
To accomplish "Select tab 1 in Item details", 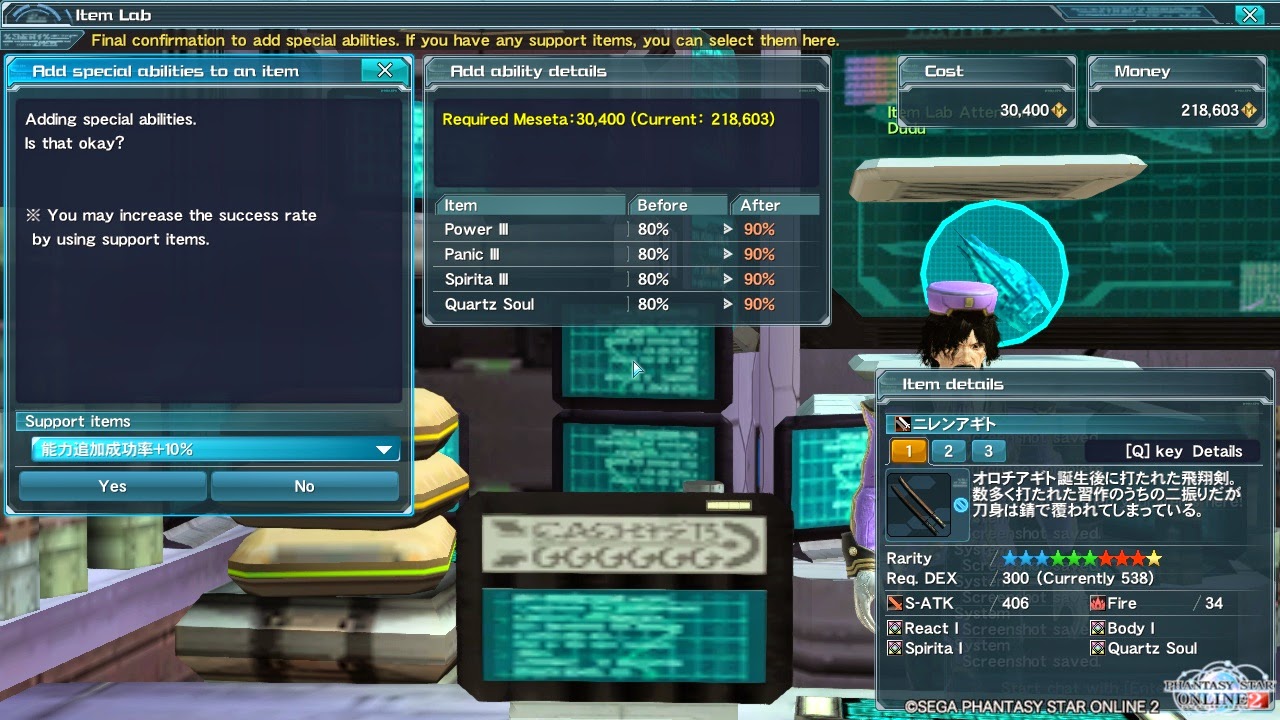I will tap(908, 451).
